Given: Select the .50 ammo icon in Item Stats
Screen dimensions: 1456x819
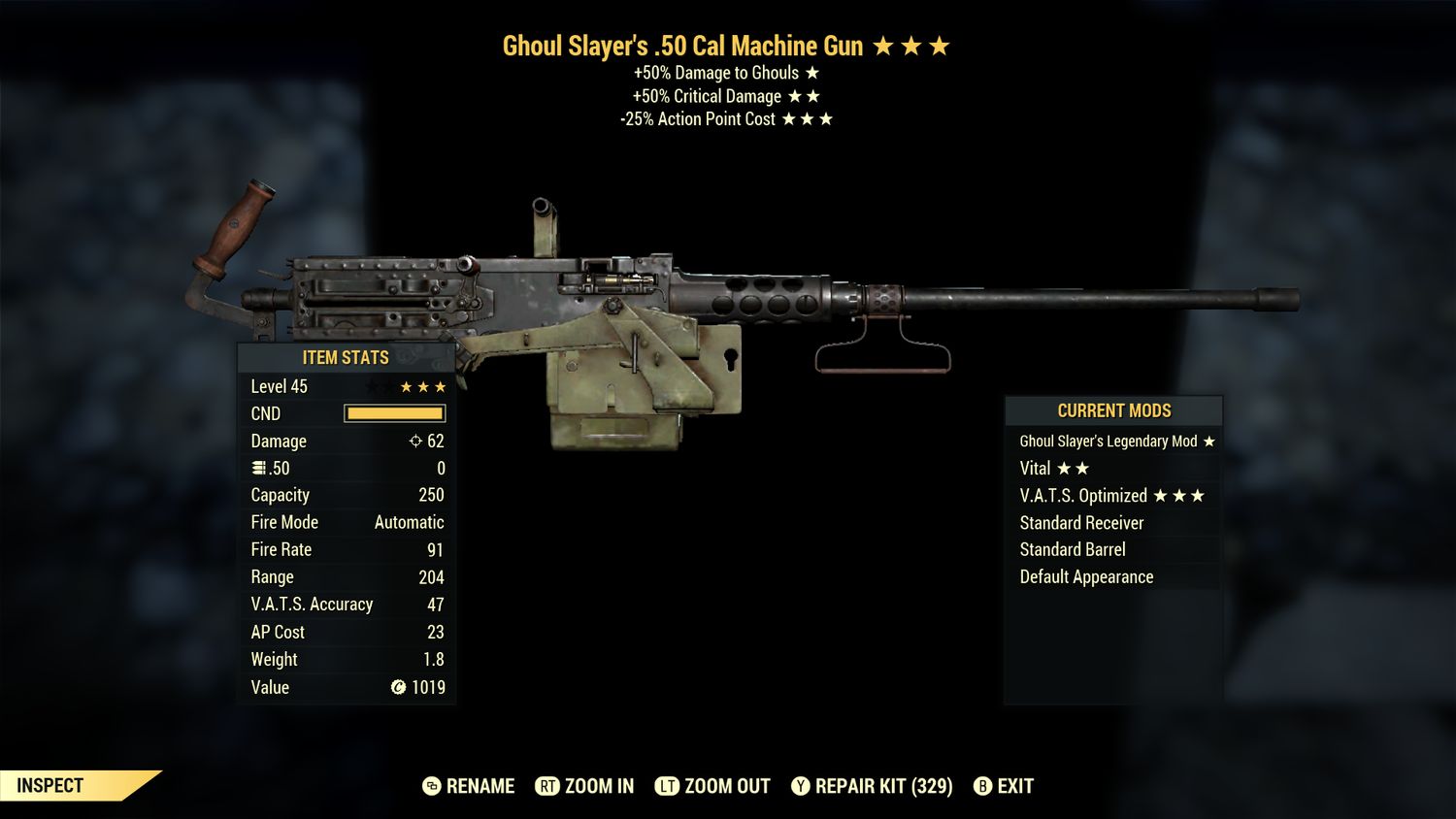Looking at the screenshot, I should tap(259, 468).
